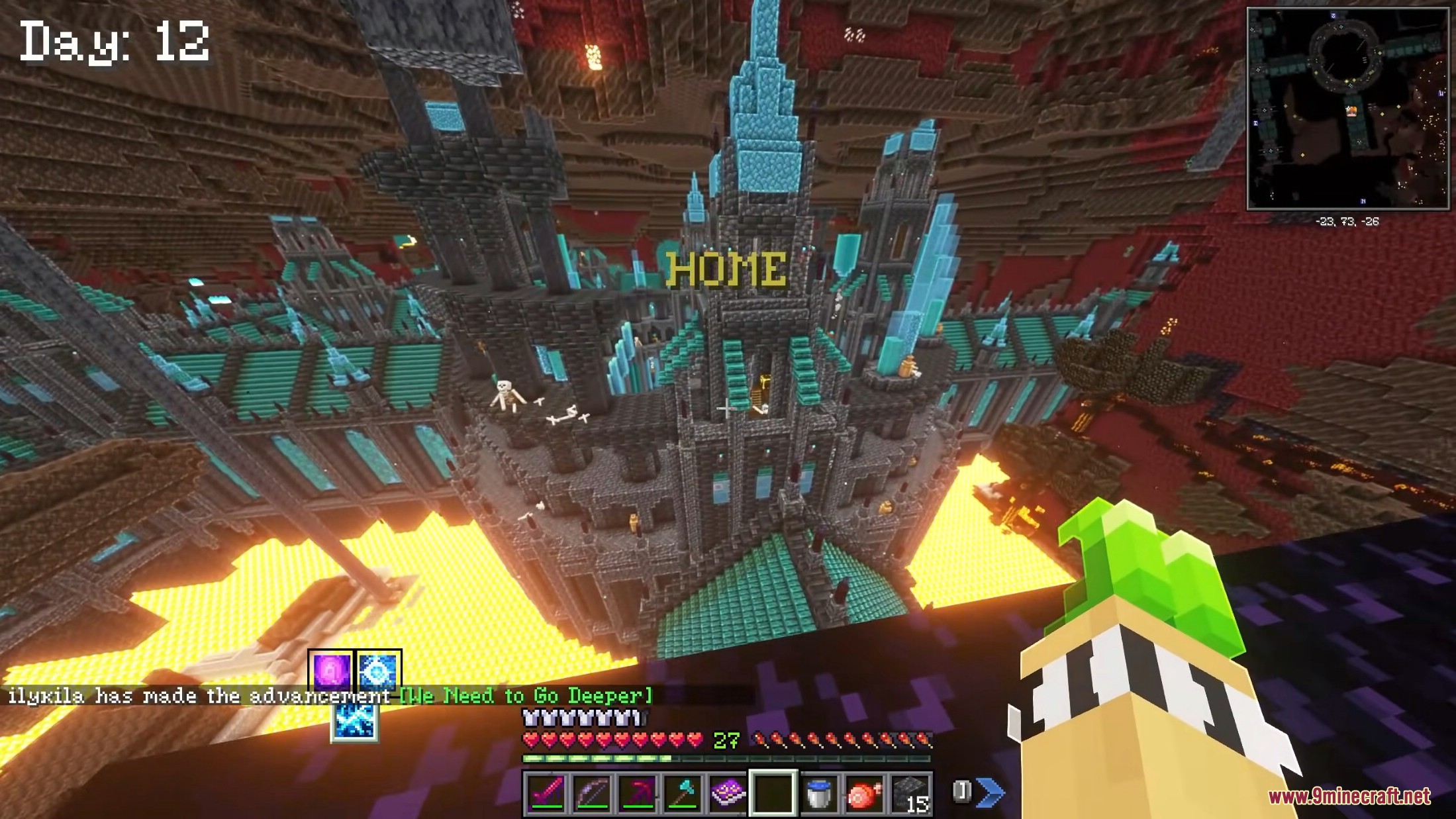Click the blue arrow beside the hotbar
The width and height of the screenshot is (1456, 819).
[990, 791]
